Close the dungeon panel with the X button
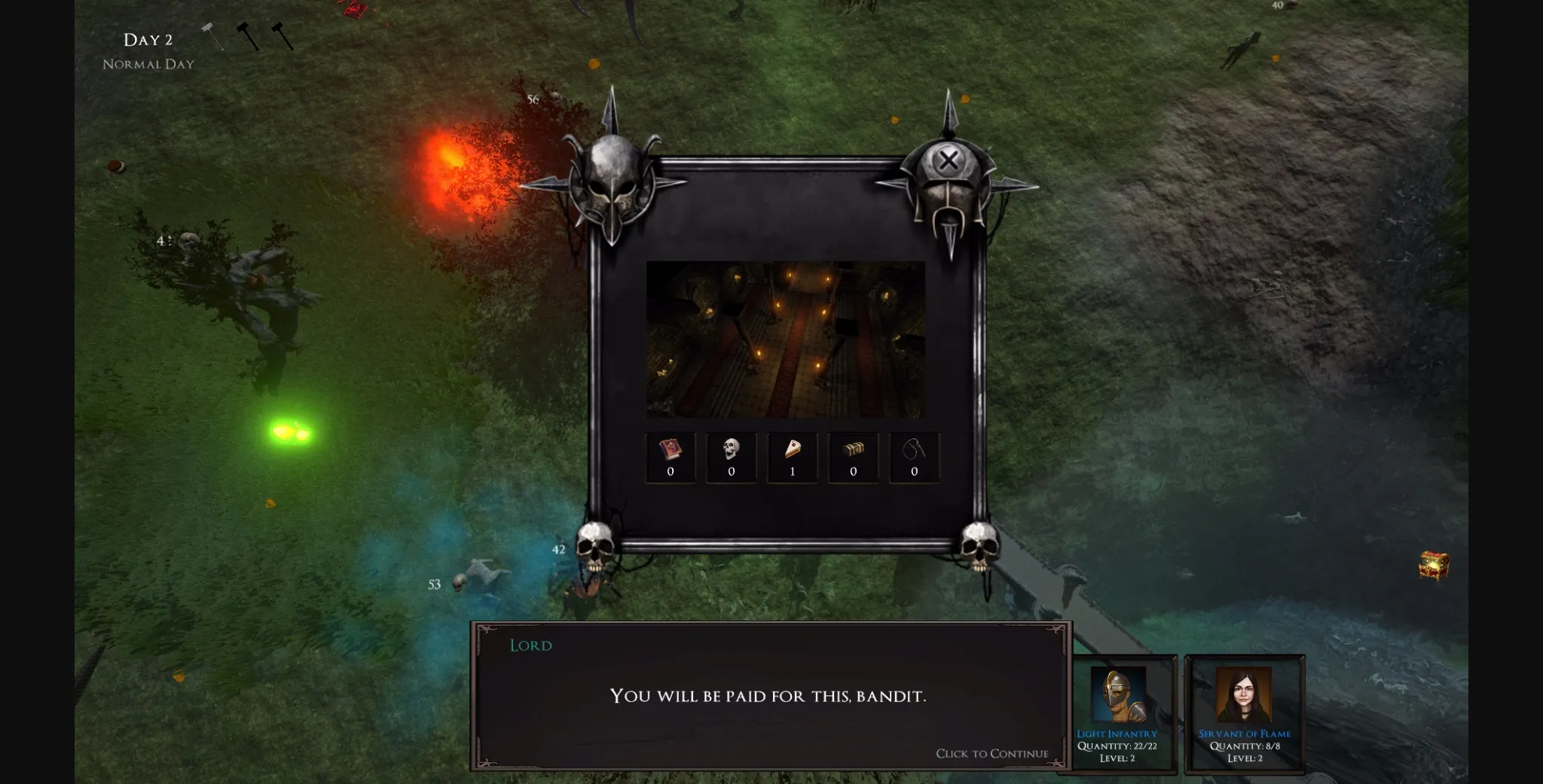This screenshot has height=784, width=1543. click(x=949, y=160)
